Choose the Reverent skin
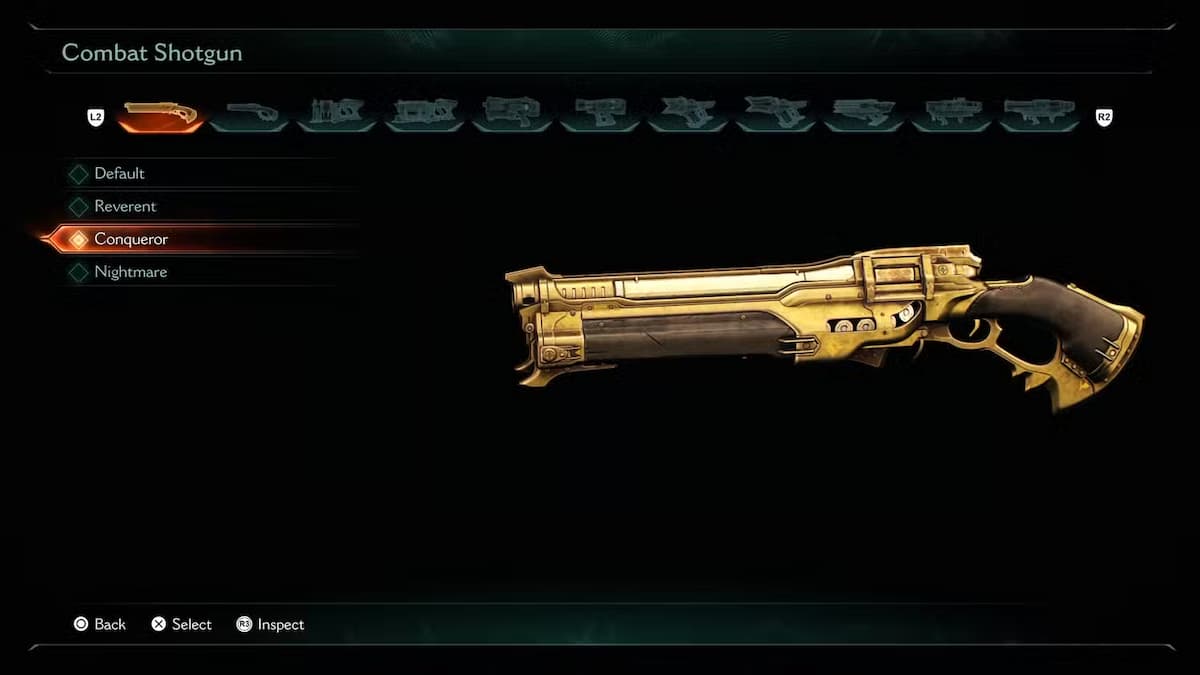Viewport: 1200px width, 675px height. [x=125, y=207]
